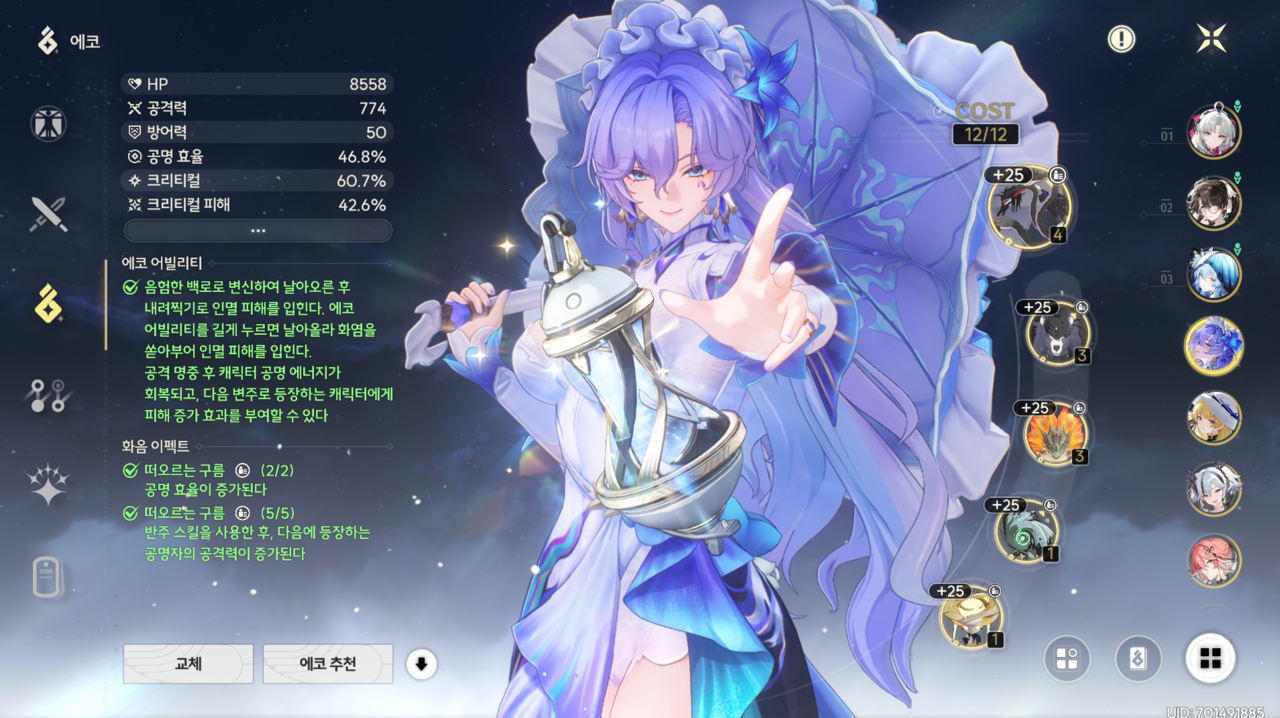The width and height of the screenshot is (1280, 718).
Task: Select the fiery orange cost 3 echo
Action: pos(1055,435)
